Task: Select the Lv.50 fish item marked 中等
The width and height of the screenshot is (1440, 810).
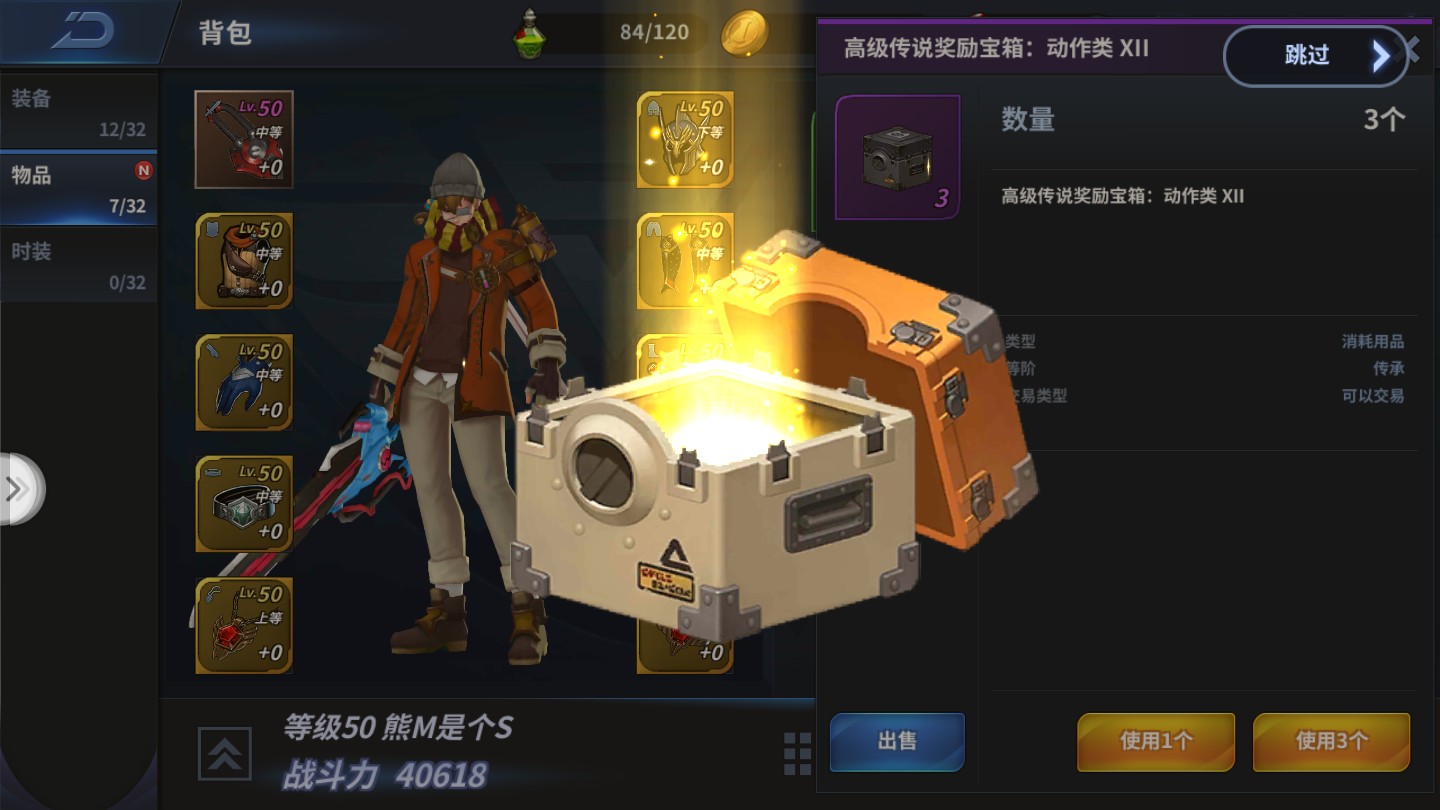Action: (x=686, y=260)
